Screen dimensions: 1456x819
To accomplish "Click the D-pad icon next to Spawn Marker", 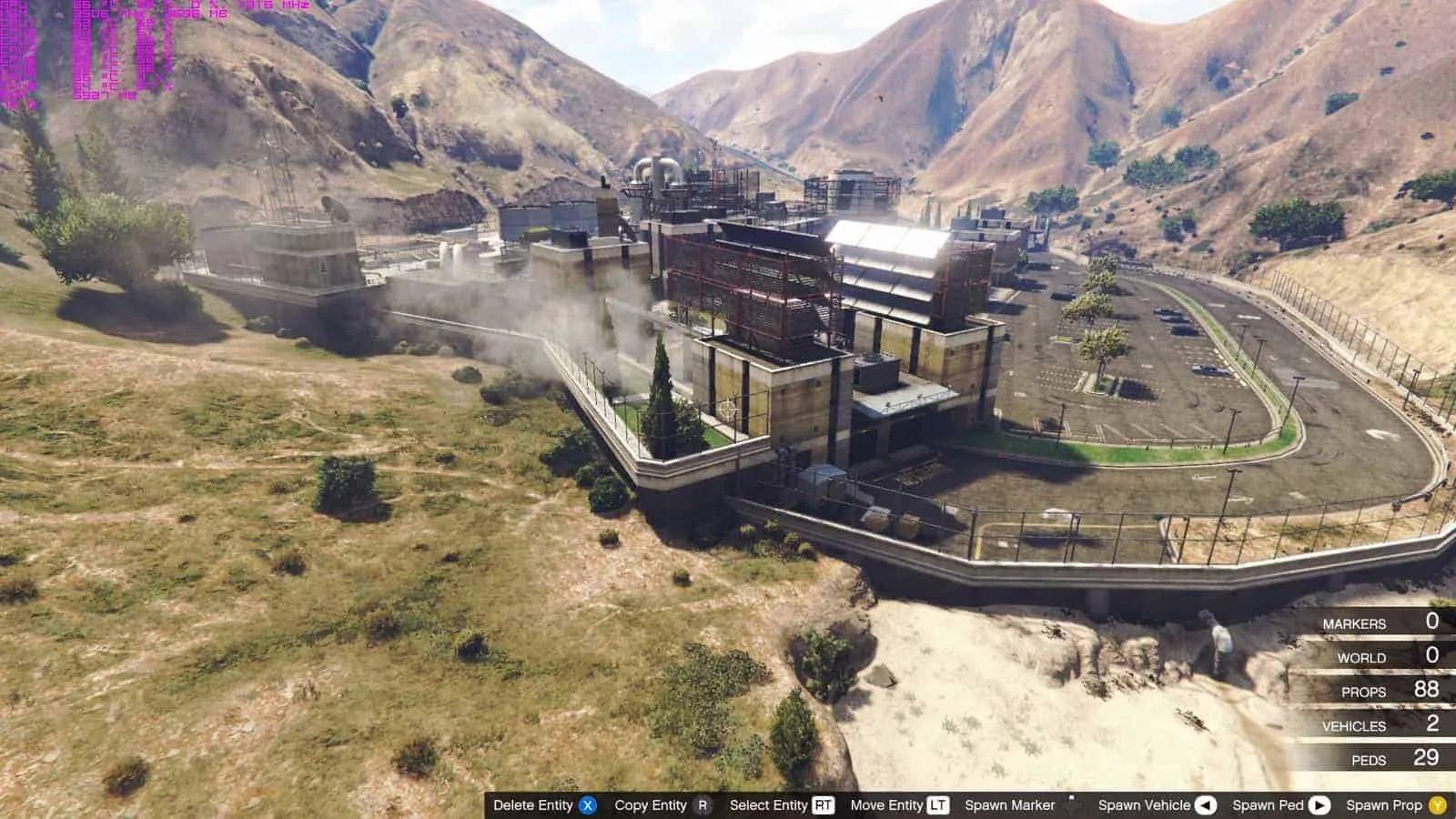I will click(x=1070, y=804).
